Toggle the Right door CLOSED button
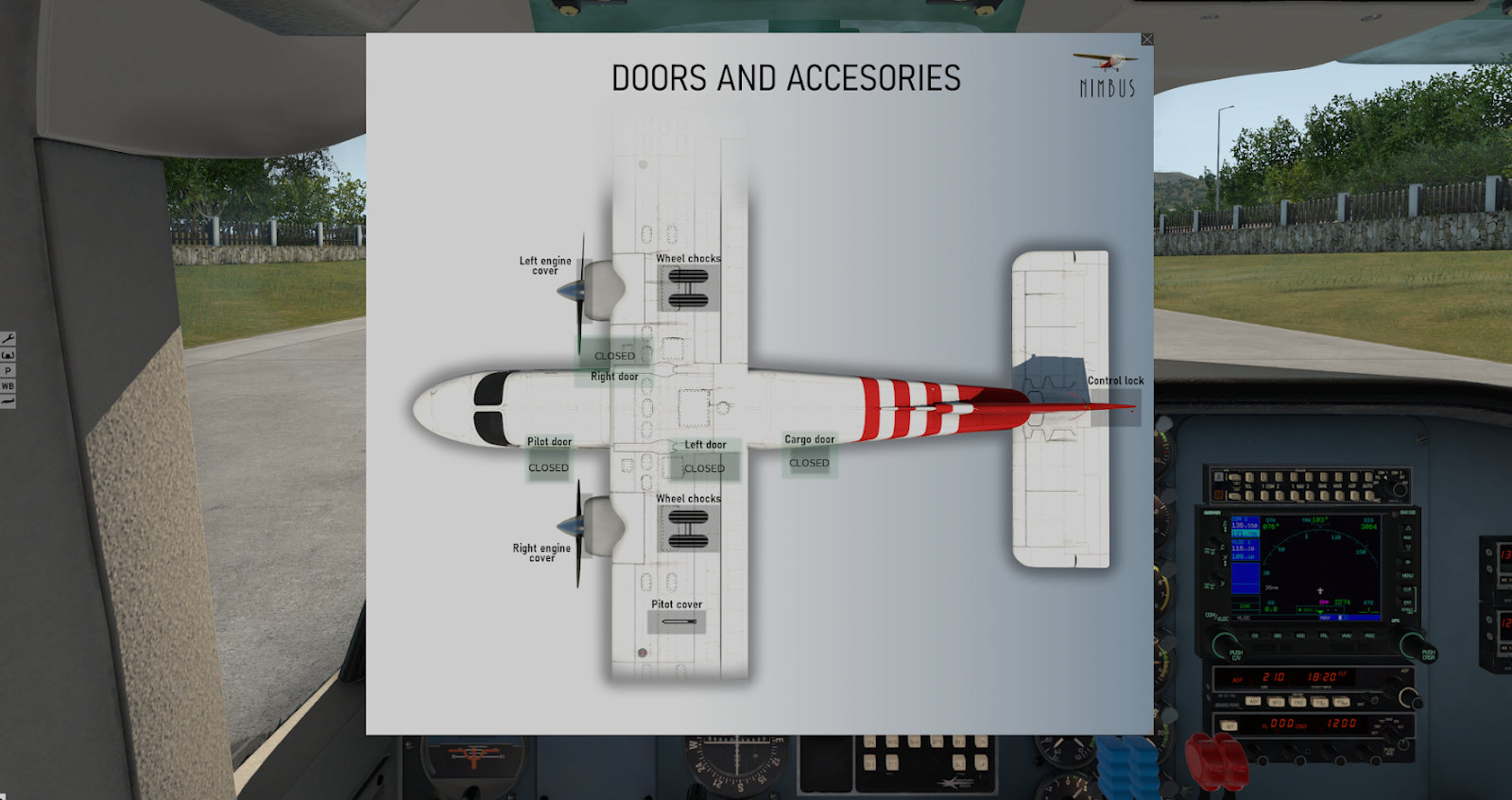Viewport: 1512px width, 800px height. tap(614, 356)
